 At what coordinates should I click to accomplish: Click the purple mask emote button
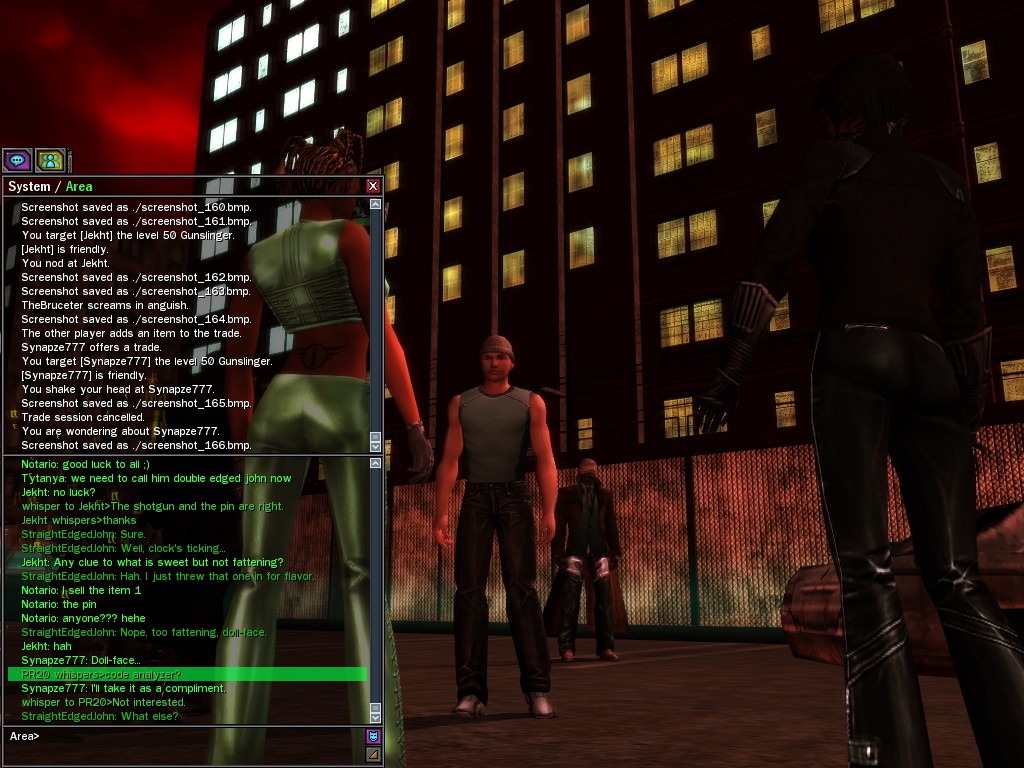[x=373, y=737]
